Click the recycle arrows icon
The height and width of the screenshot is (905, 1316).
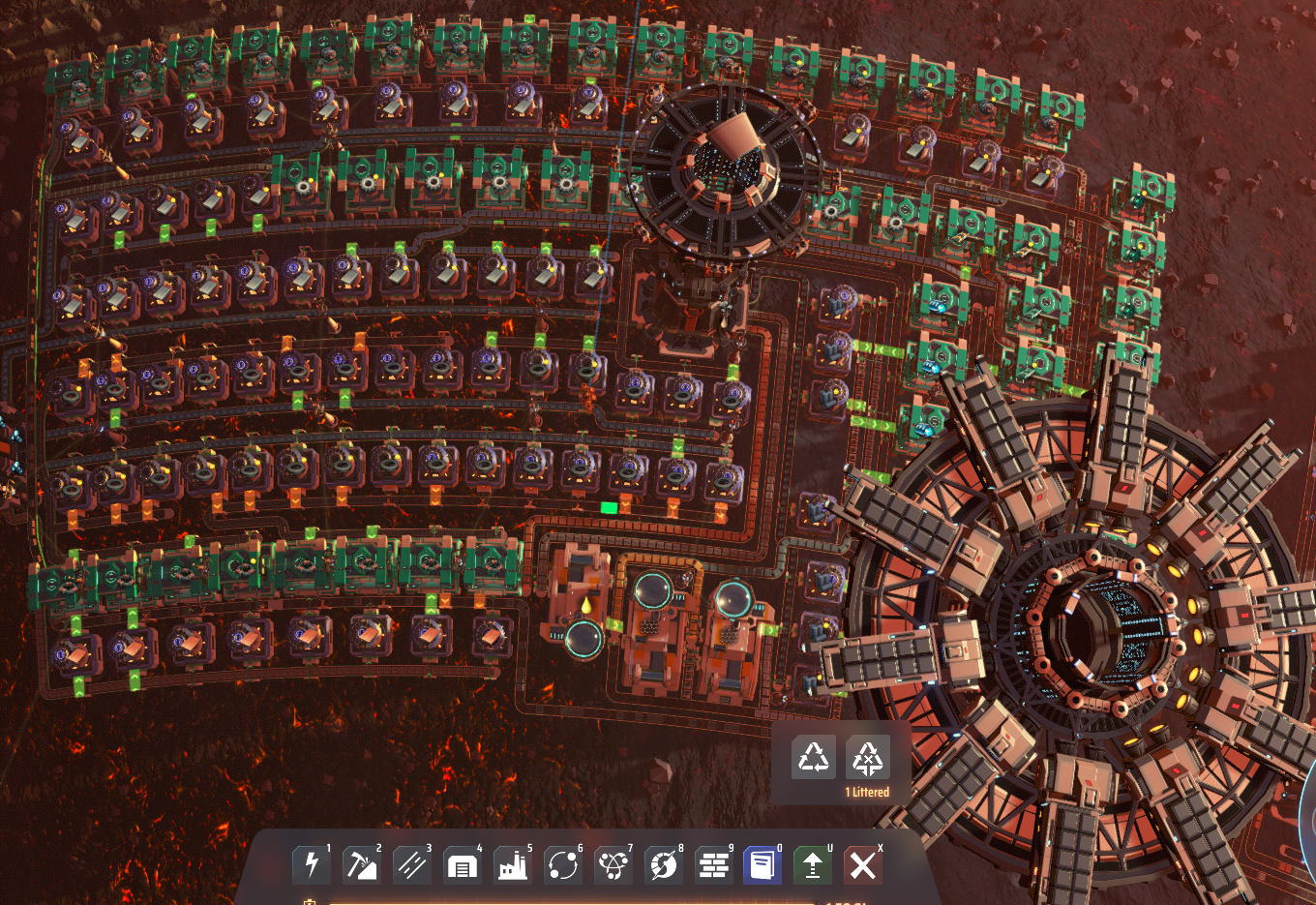coord(814,758)
